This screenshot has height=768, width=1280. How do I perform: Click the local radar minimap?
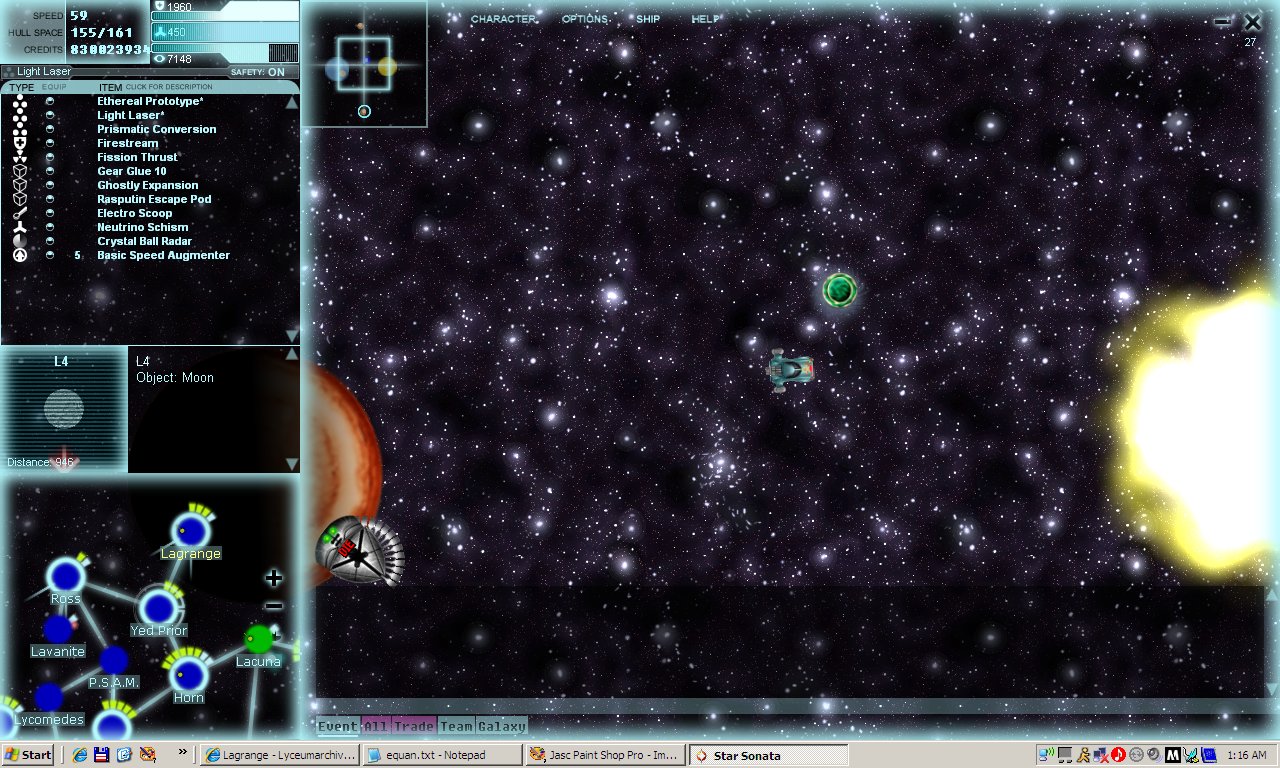364,64
